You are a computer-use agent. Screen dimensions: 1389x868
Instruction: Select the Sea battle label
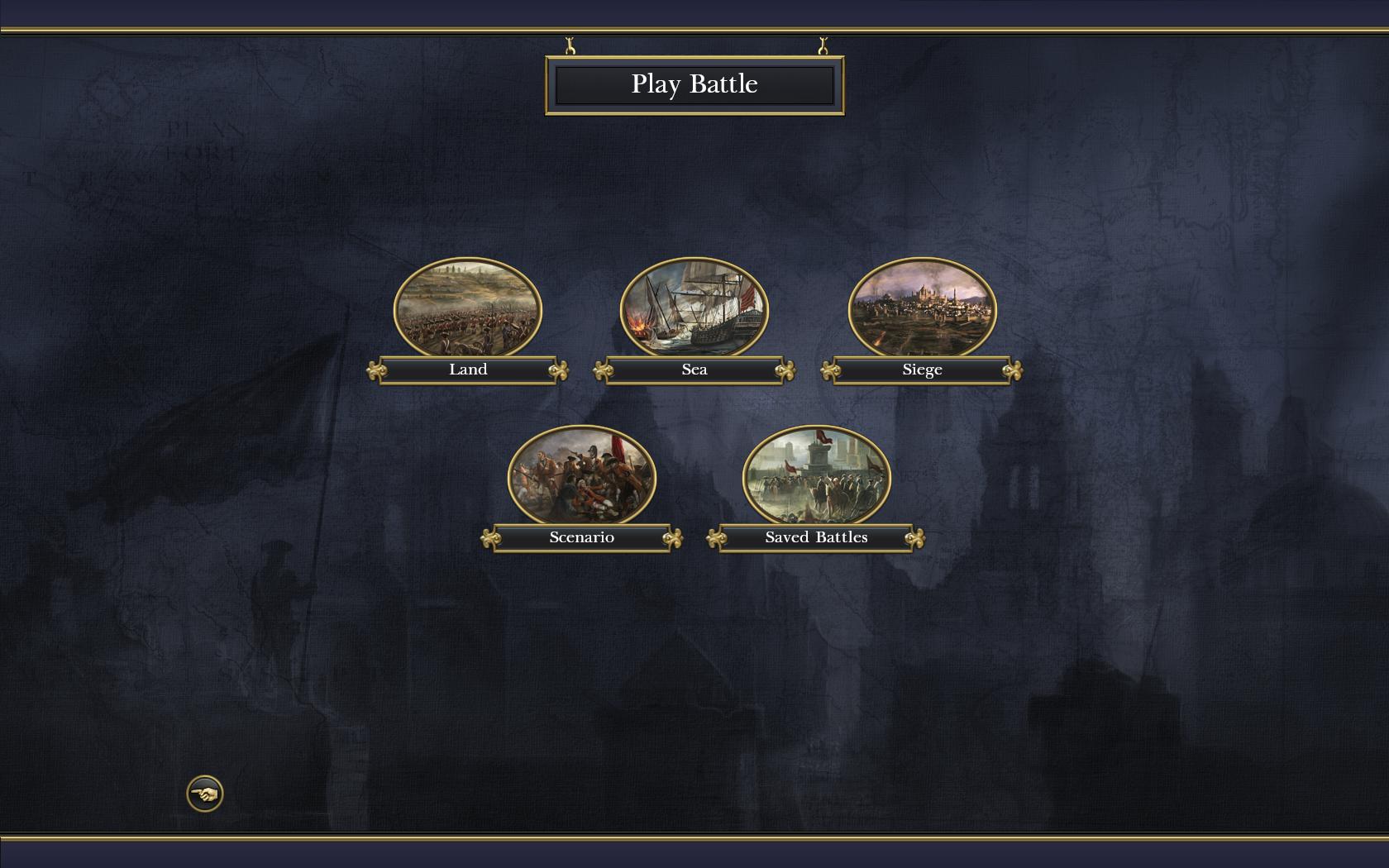point(694,370)
